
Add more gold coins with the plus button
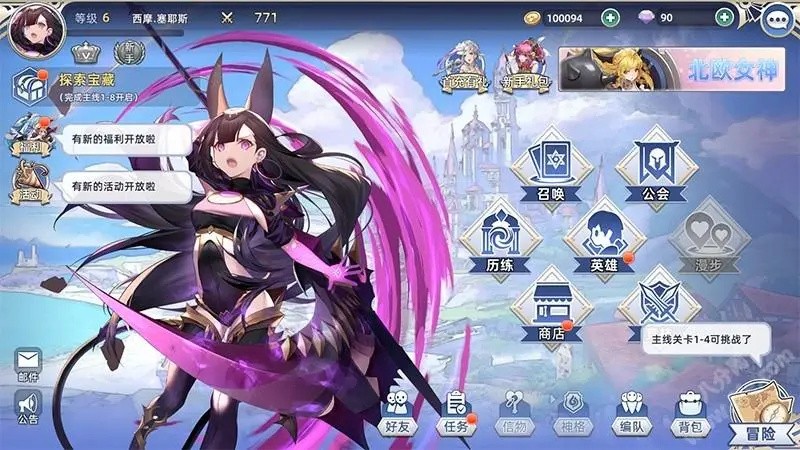point(609,17)
